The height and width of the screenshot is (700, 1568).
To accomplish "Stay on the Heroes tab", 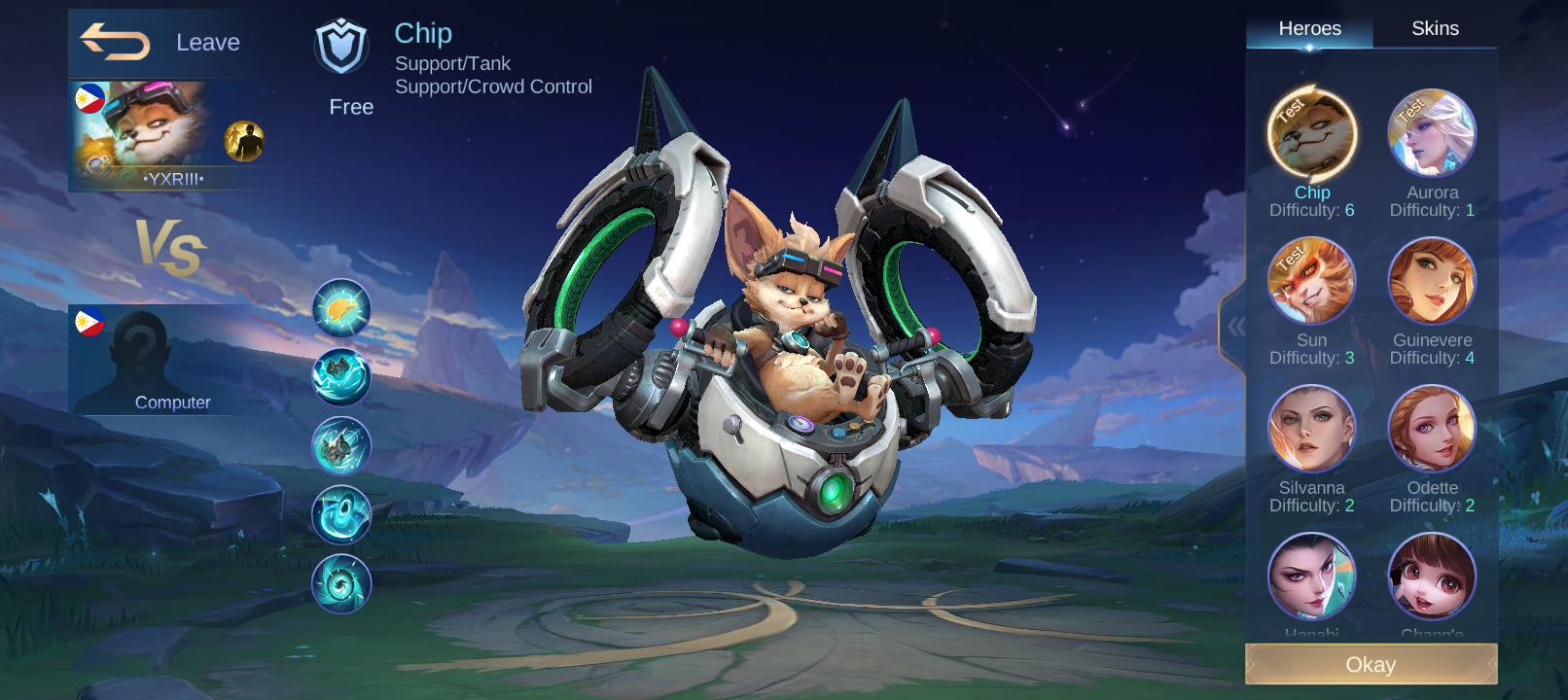I will click(x=1311, y=28).
